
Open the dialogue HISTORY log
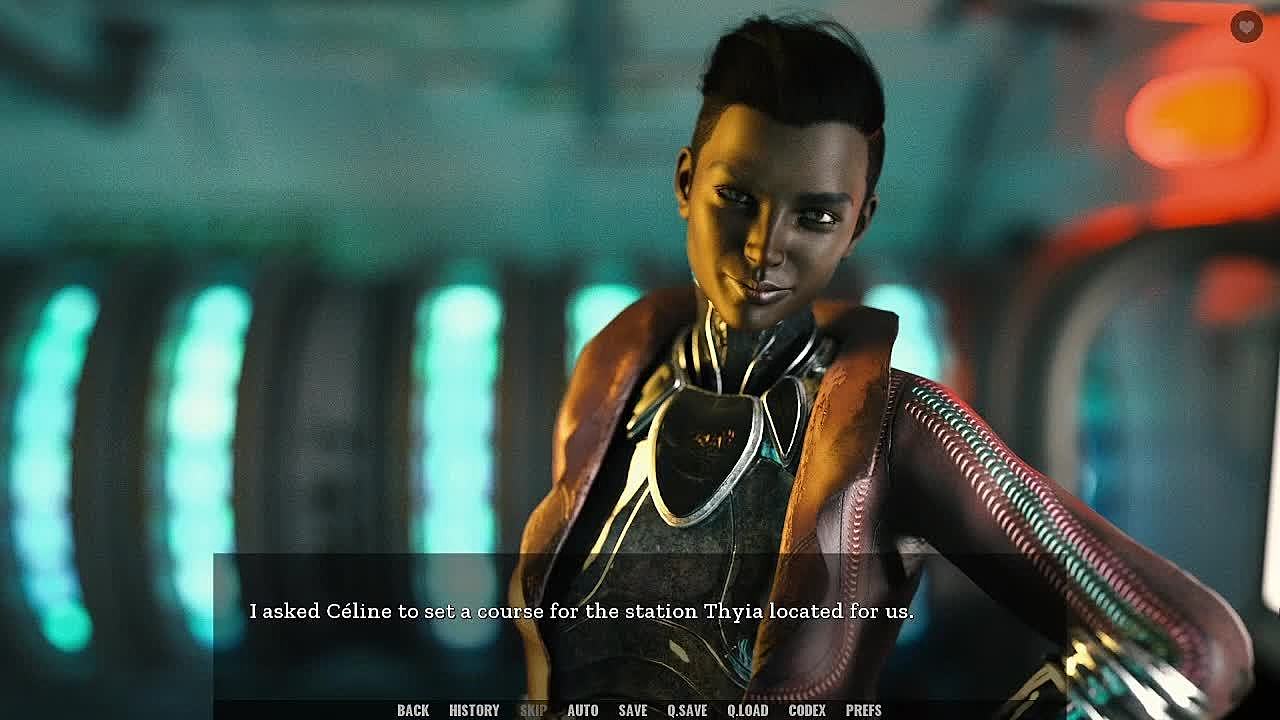point(474,710)
